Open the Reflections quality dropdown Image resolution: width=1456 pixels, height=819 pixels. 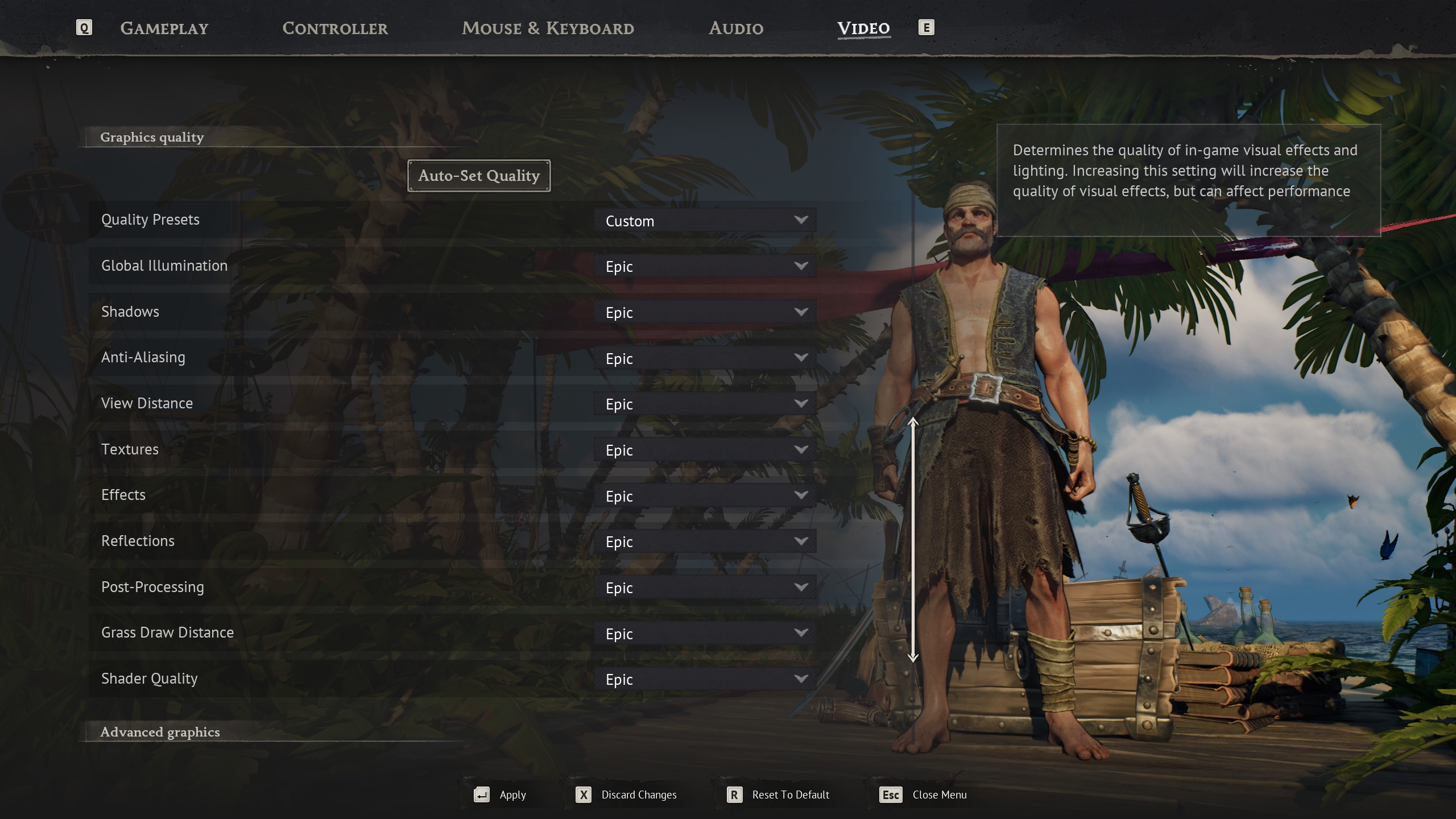pos(705,541)
